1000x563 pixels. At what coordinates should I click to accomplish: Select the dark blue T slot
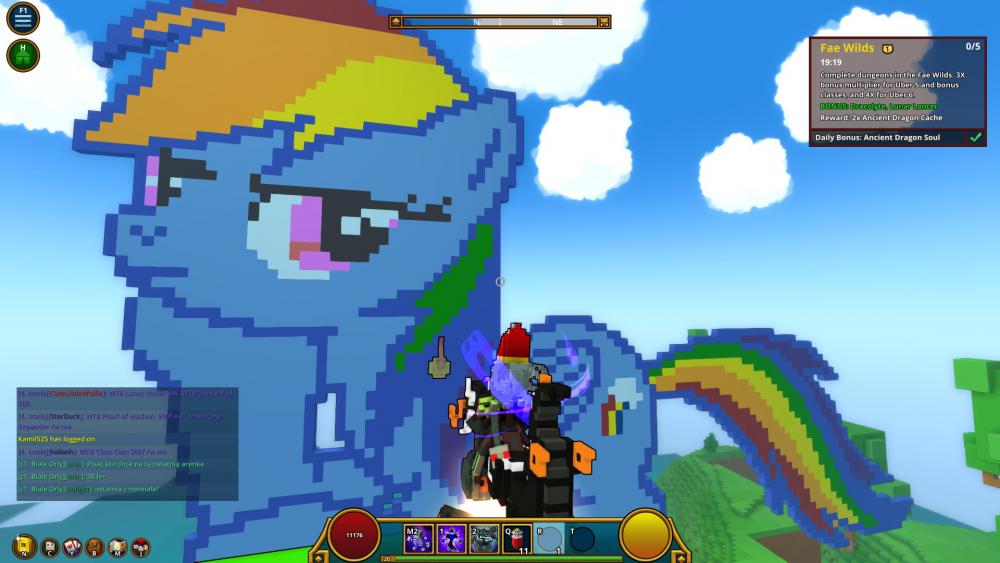pos(581,539)
